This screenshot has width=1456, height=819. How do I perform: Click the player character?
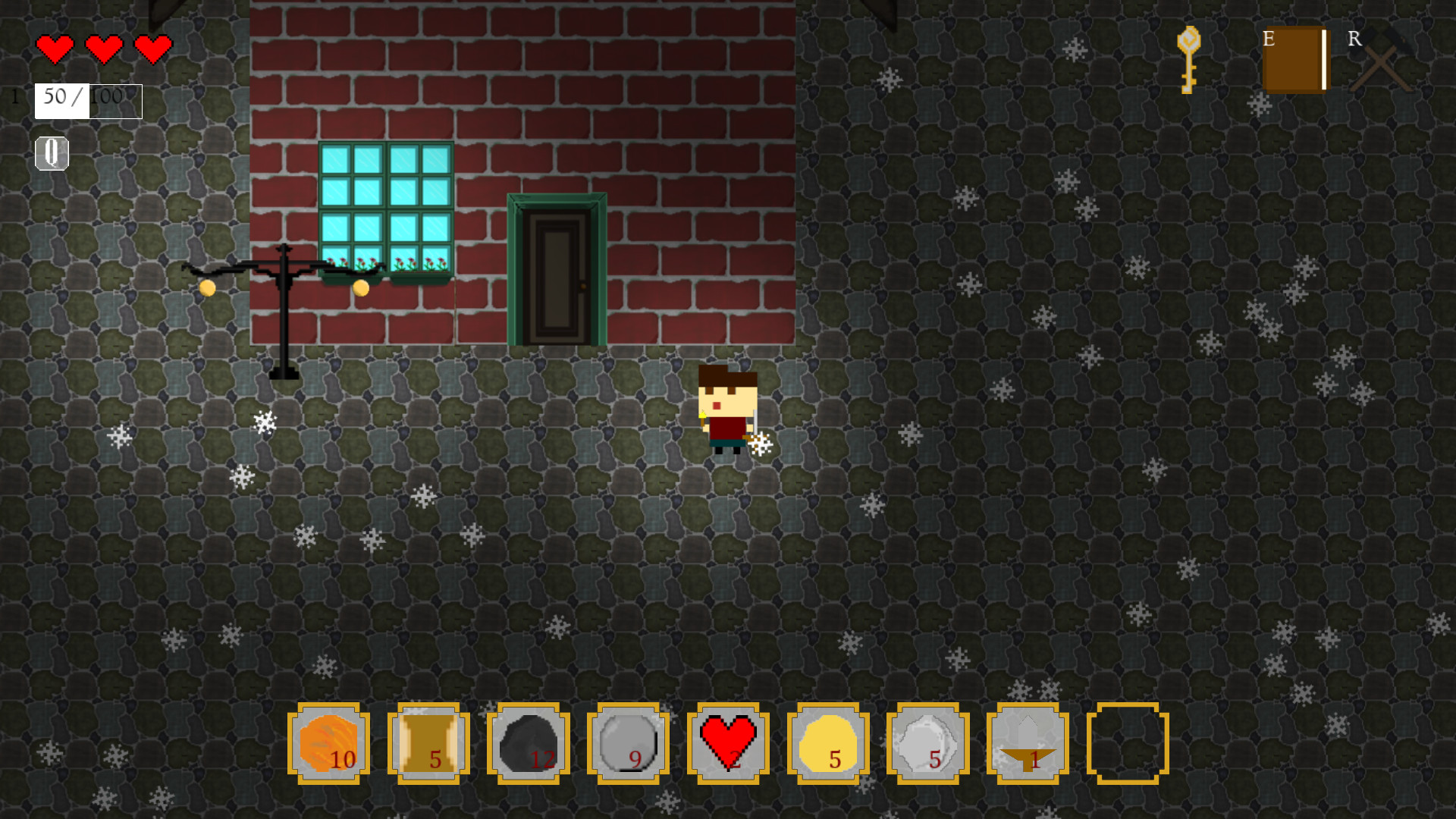(x=728, y=409)
